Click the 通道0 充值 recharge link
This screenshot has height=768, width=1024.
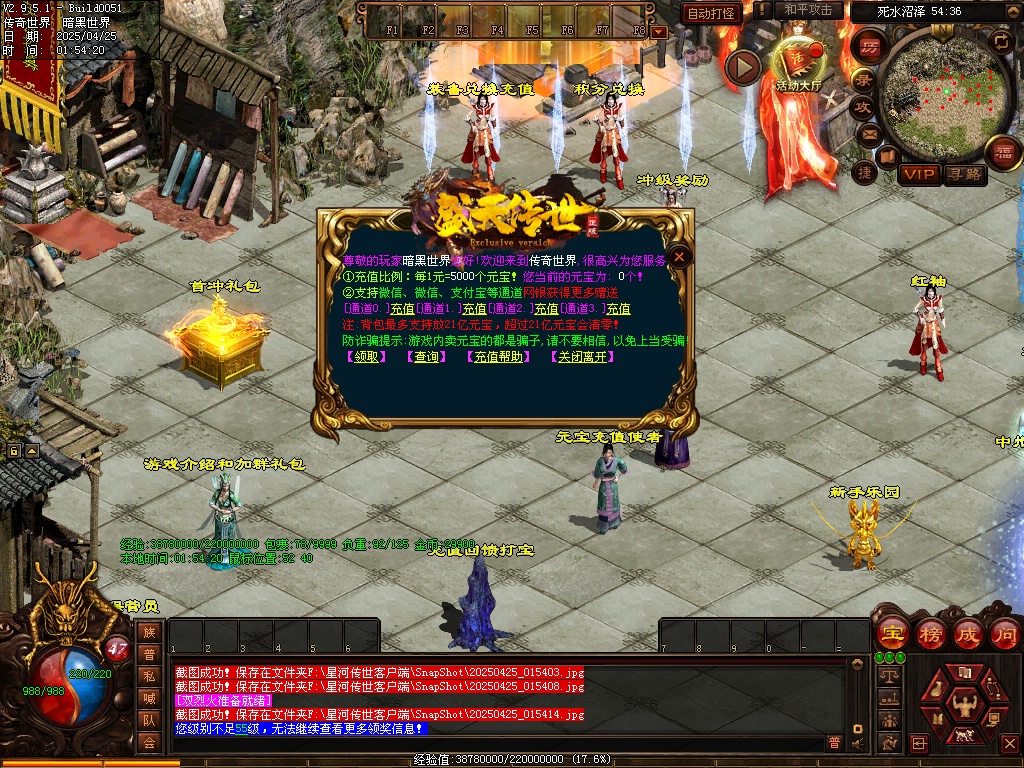(403, 309)
